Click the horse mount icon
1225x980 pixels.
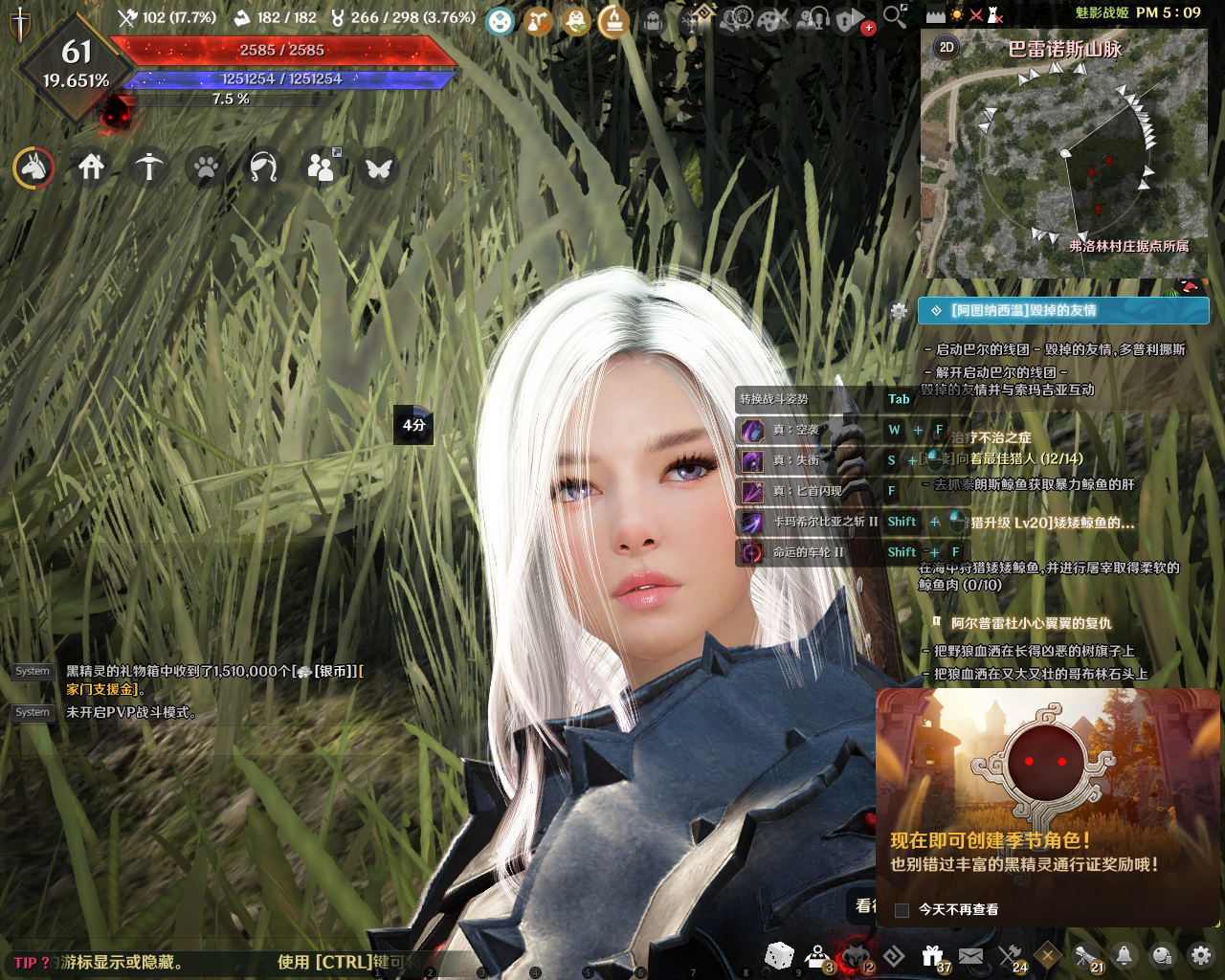(34, 168)
